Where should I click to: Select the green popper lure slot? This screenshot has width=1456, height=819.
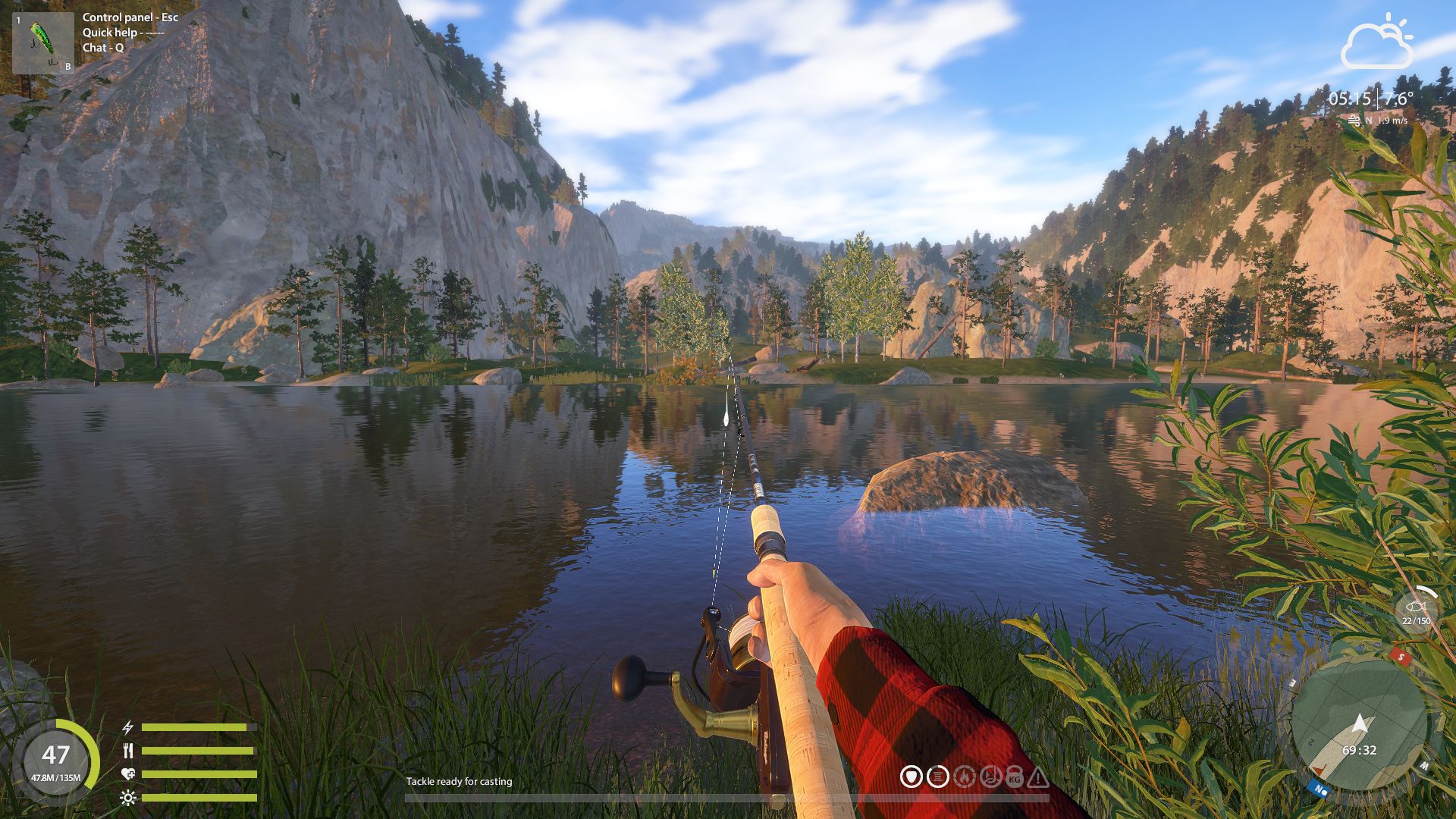pyautogui.click(x=42, y=43)
